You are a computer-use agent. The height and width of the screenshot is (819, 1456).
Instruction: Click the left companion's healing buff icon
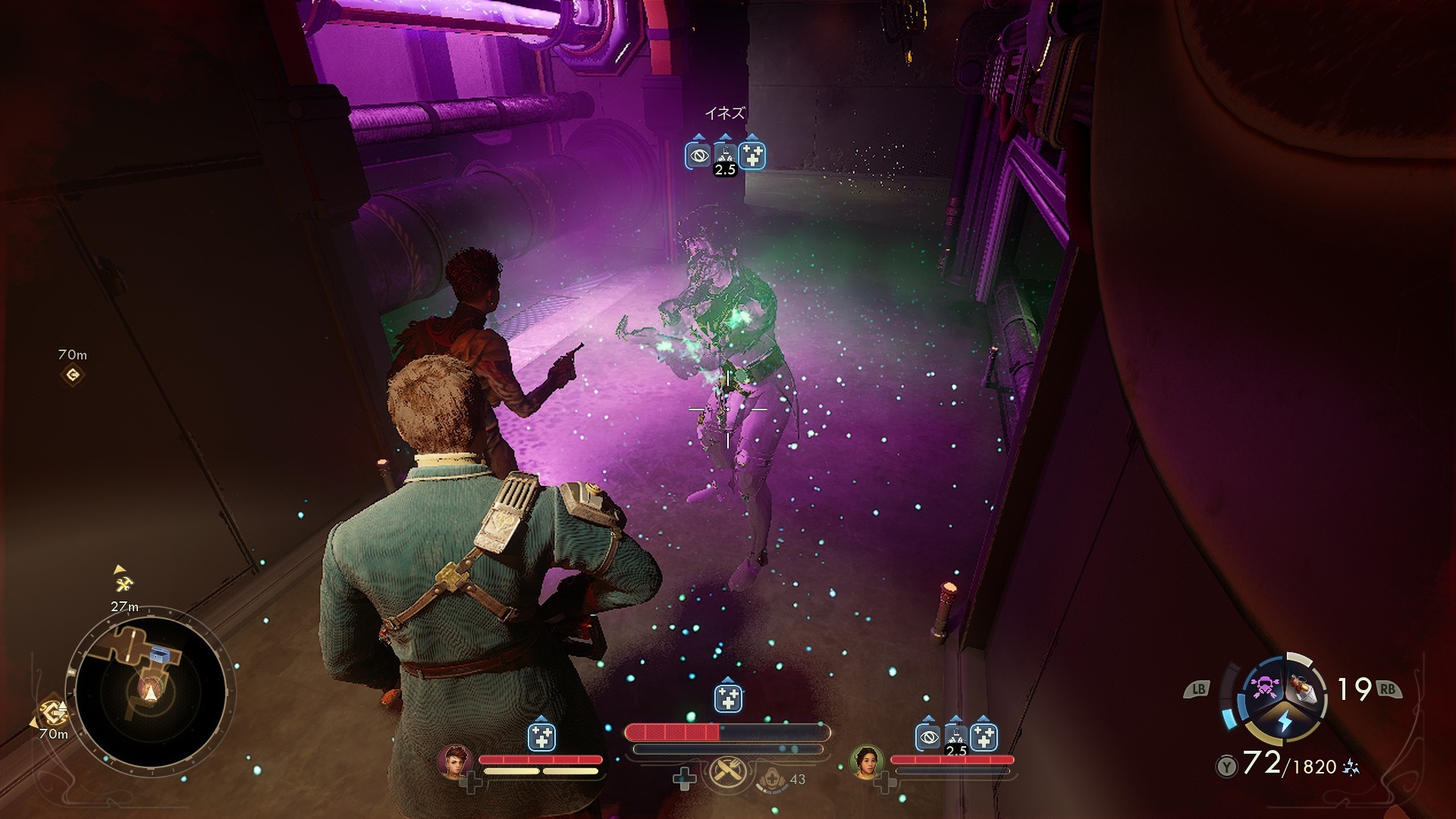point(541,736)
